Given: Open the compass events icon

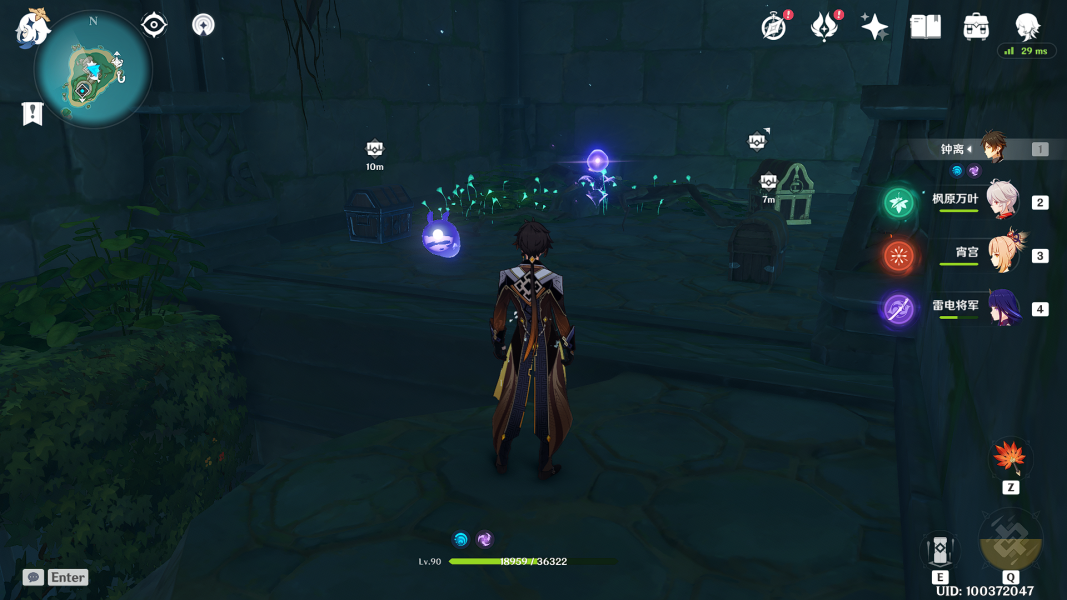Looking at the screenshot, I should [773, 27].
